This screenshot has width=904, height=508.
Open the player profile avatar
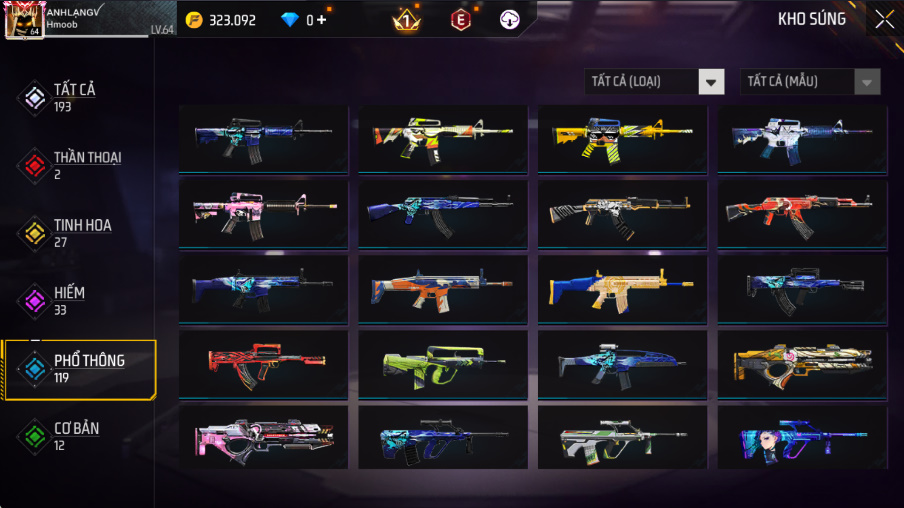[23, 20]
